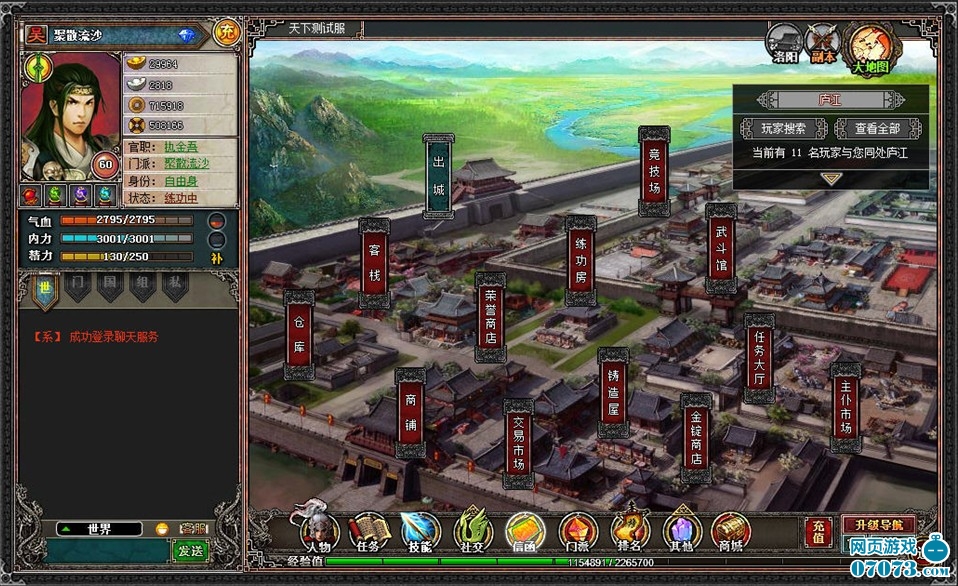Expand the player list down arrow
The height and width of the screenshot is (586, 958).
[x=831, y=178]
